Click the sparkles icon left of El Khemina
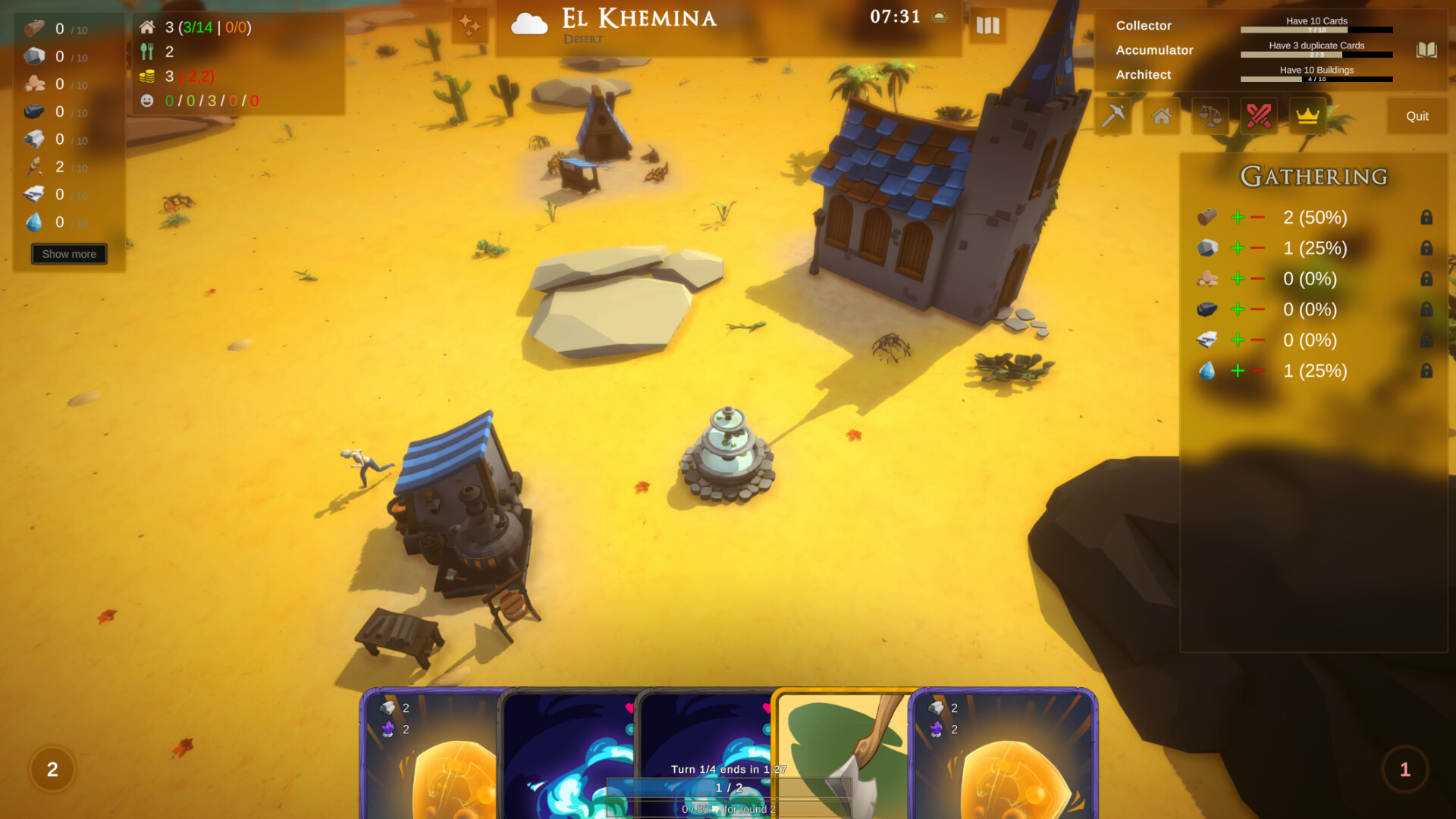The width and height of the screenshot is (1456, 819). (469, 24)
